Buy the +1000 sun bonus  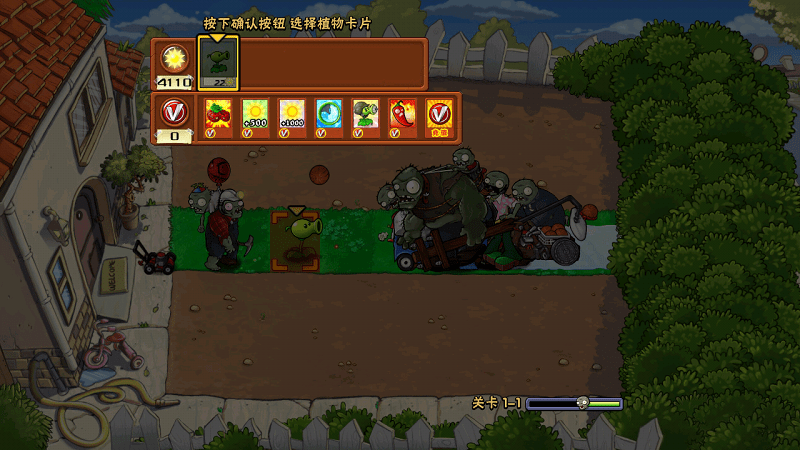pos(291,116)
